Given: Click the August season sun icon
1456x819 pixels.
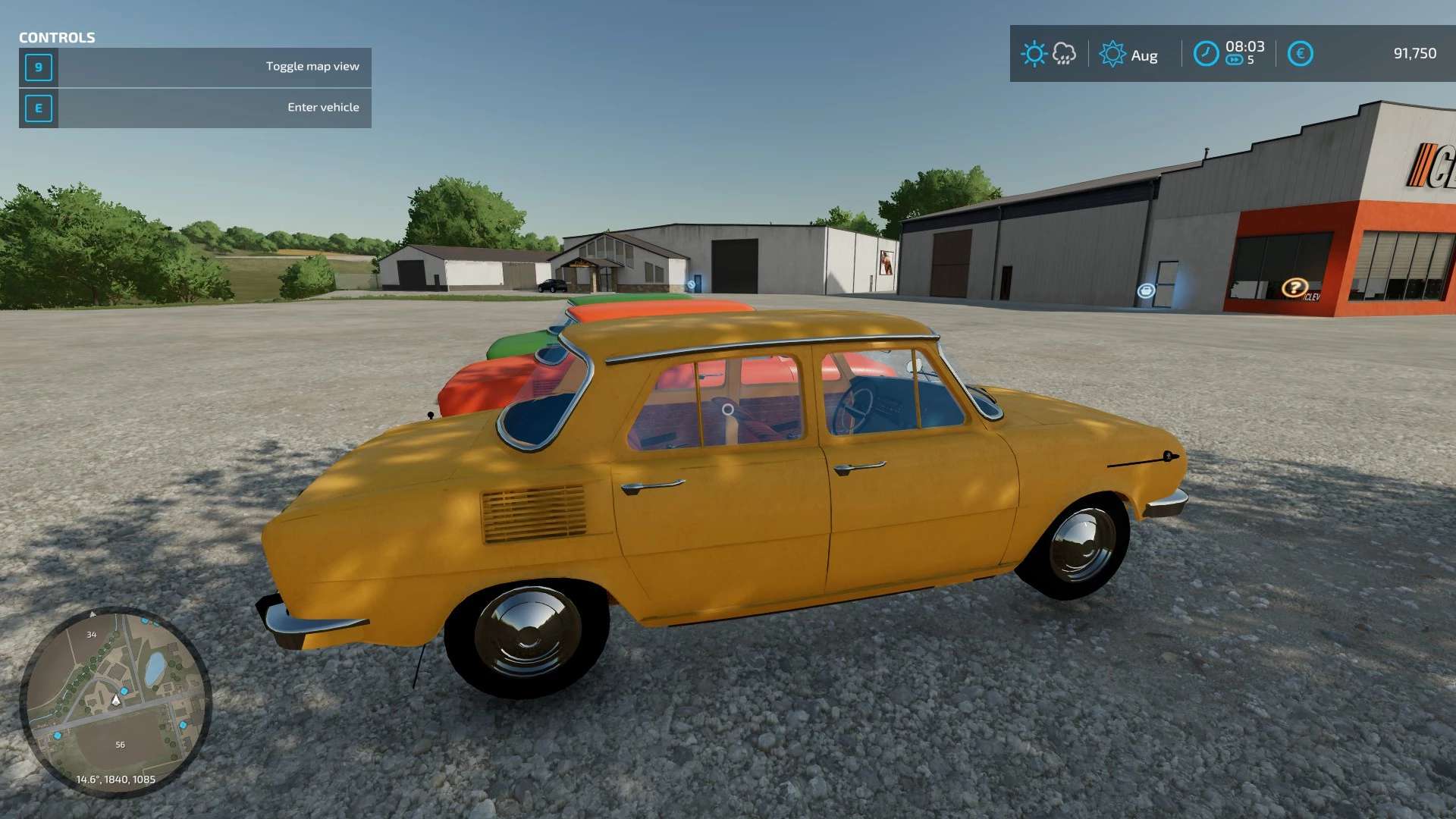Looking at the screenshot, I should point(1112,54).
